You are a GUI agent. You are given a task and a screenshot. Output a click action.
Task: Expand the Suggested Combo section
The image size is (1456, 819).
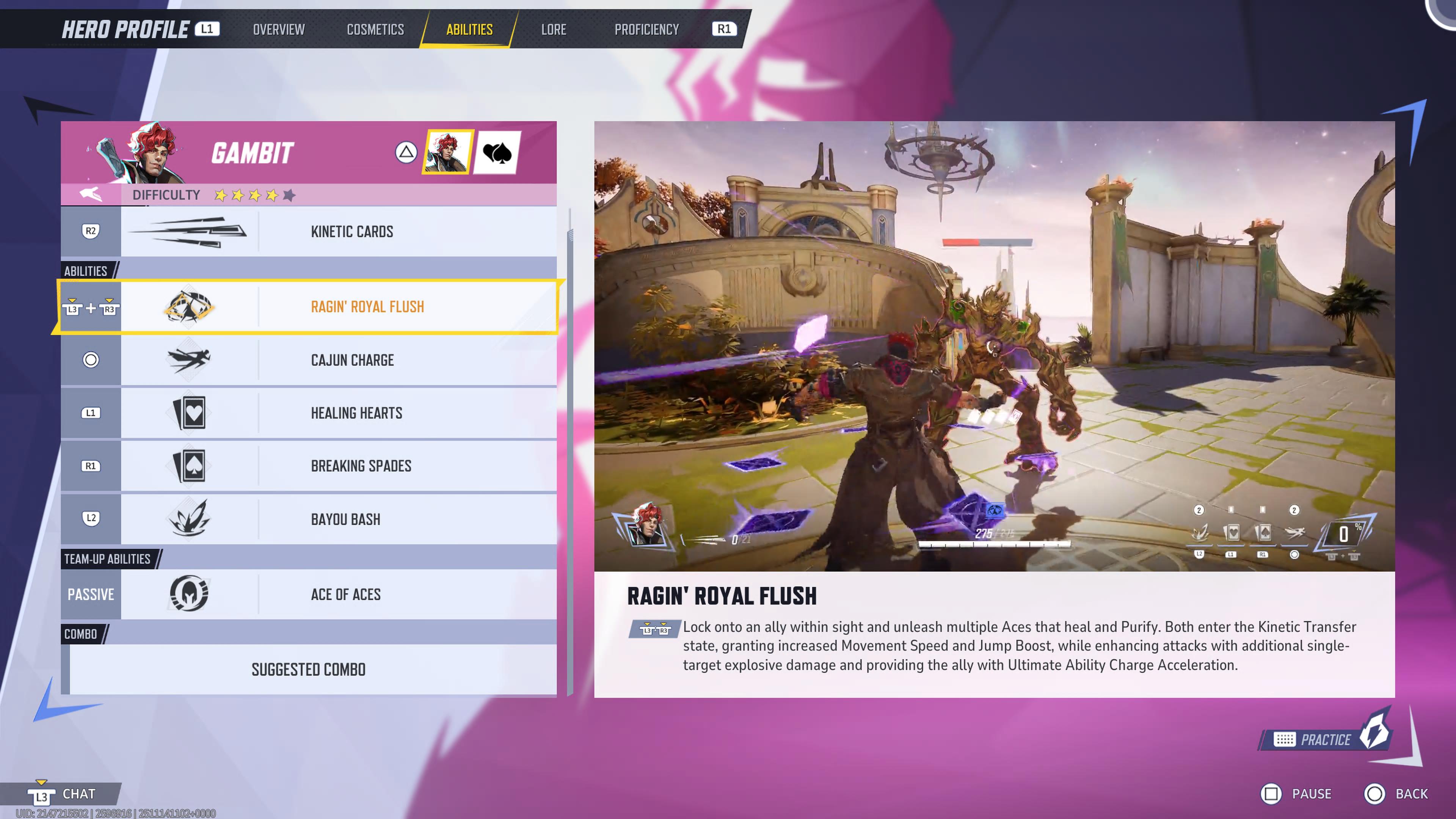(x=309, y=670)
